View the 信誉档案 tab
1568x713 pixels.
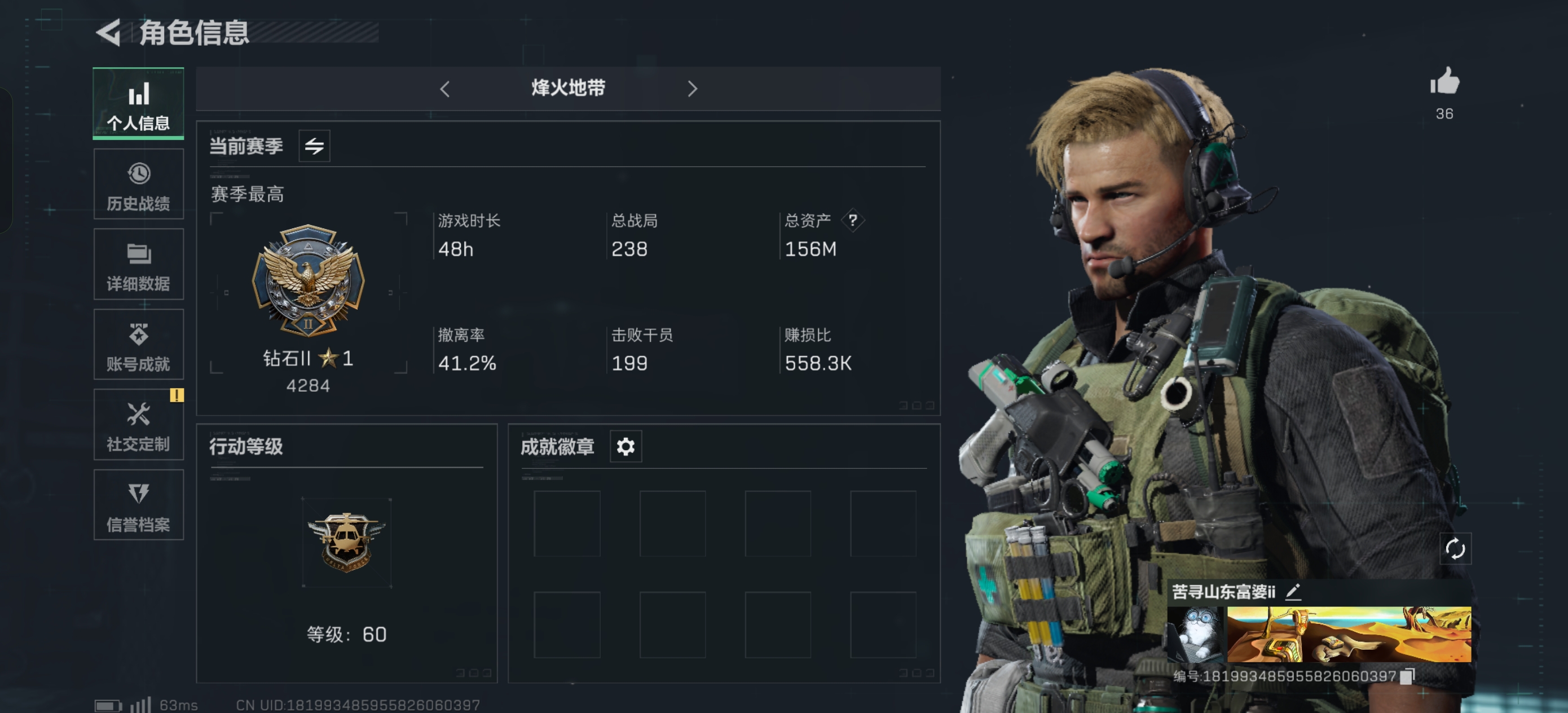(138, 505)
